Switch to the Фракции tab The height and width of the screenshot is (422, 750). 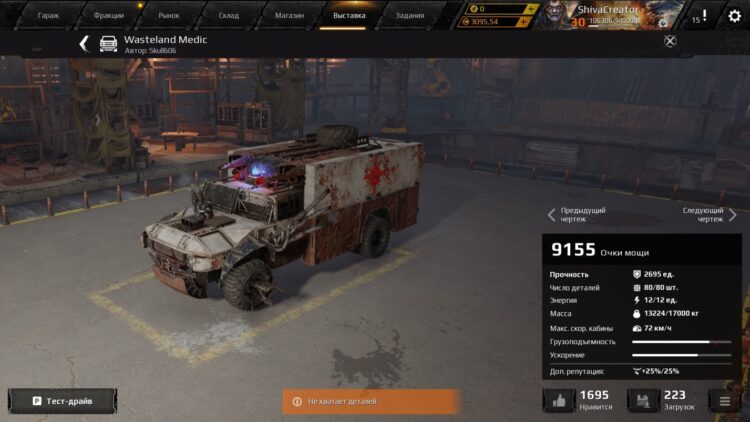click(109, 15)
